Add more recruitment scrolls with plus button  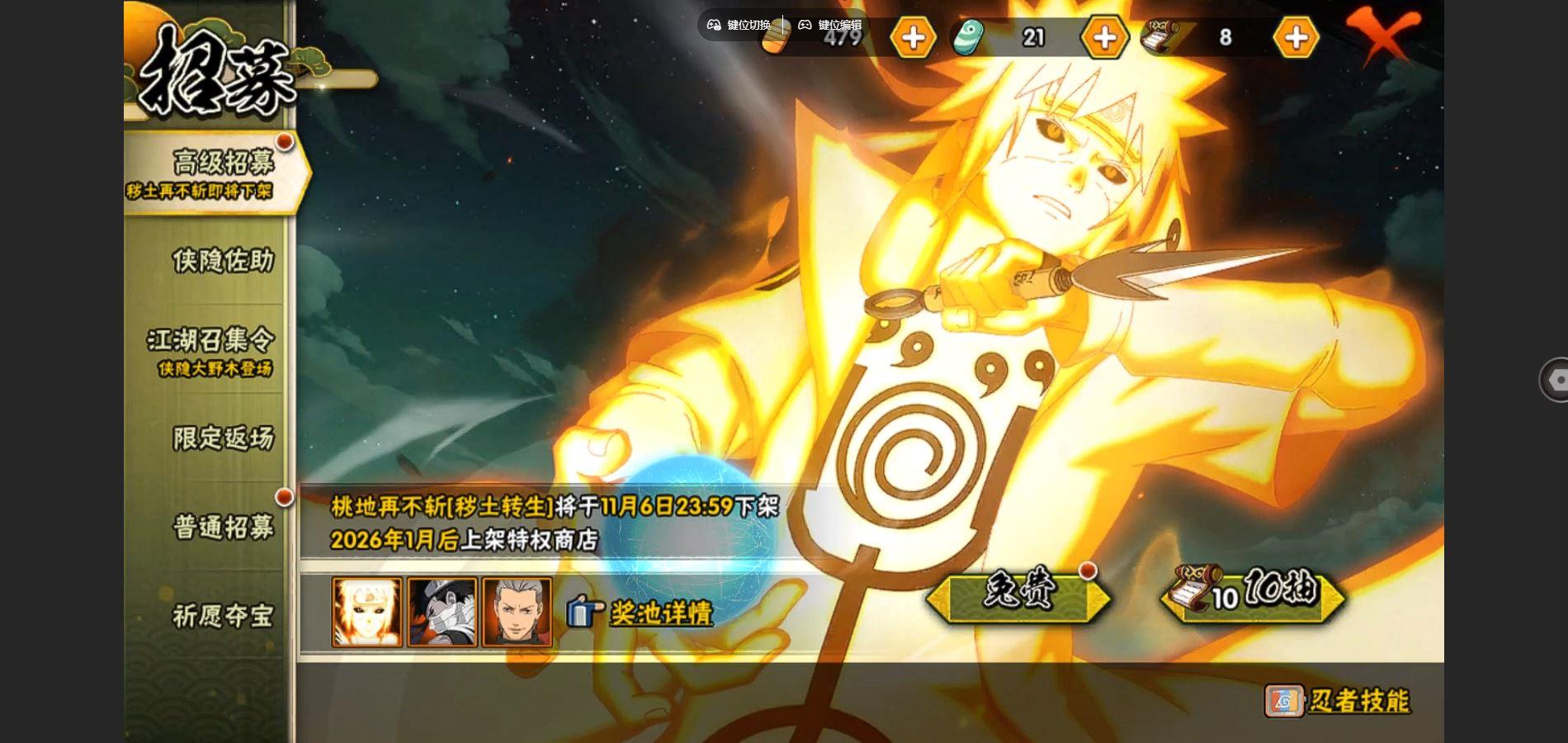[1296, 37]
